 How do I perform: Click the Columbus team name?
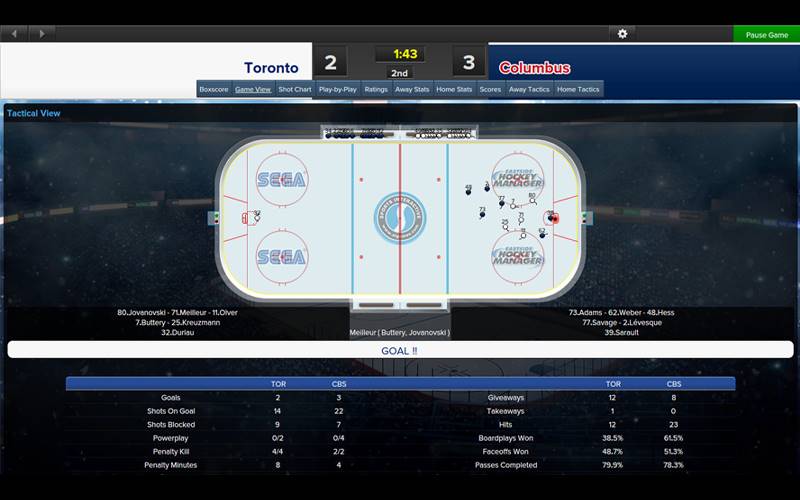point(534,68)
